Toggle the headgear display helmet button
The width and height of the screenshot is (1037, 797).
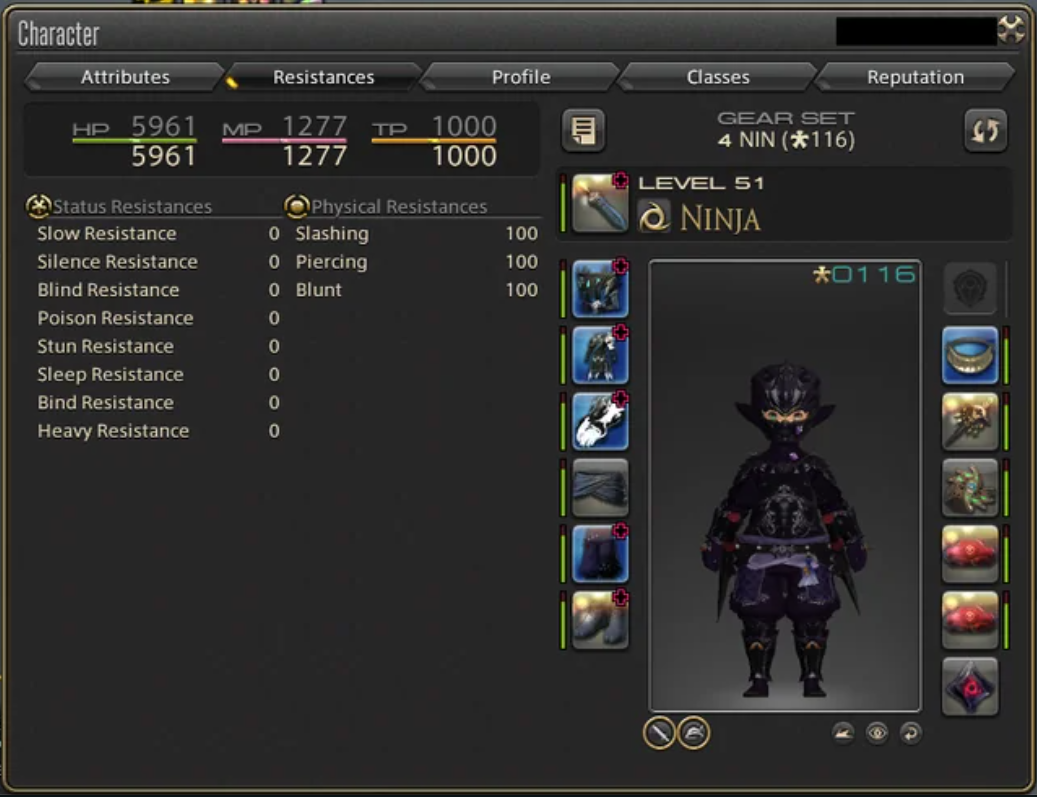(694, 734)
